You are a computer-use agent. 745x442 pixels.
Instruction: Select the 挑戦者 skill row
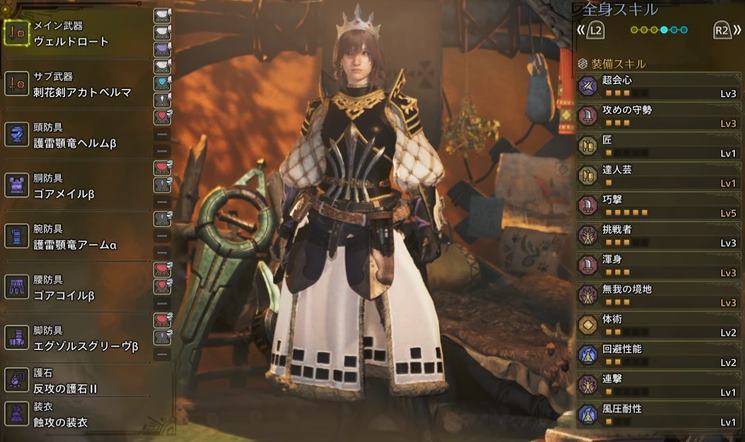pyautogui.click(x=660, y=236)
